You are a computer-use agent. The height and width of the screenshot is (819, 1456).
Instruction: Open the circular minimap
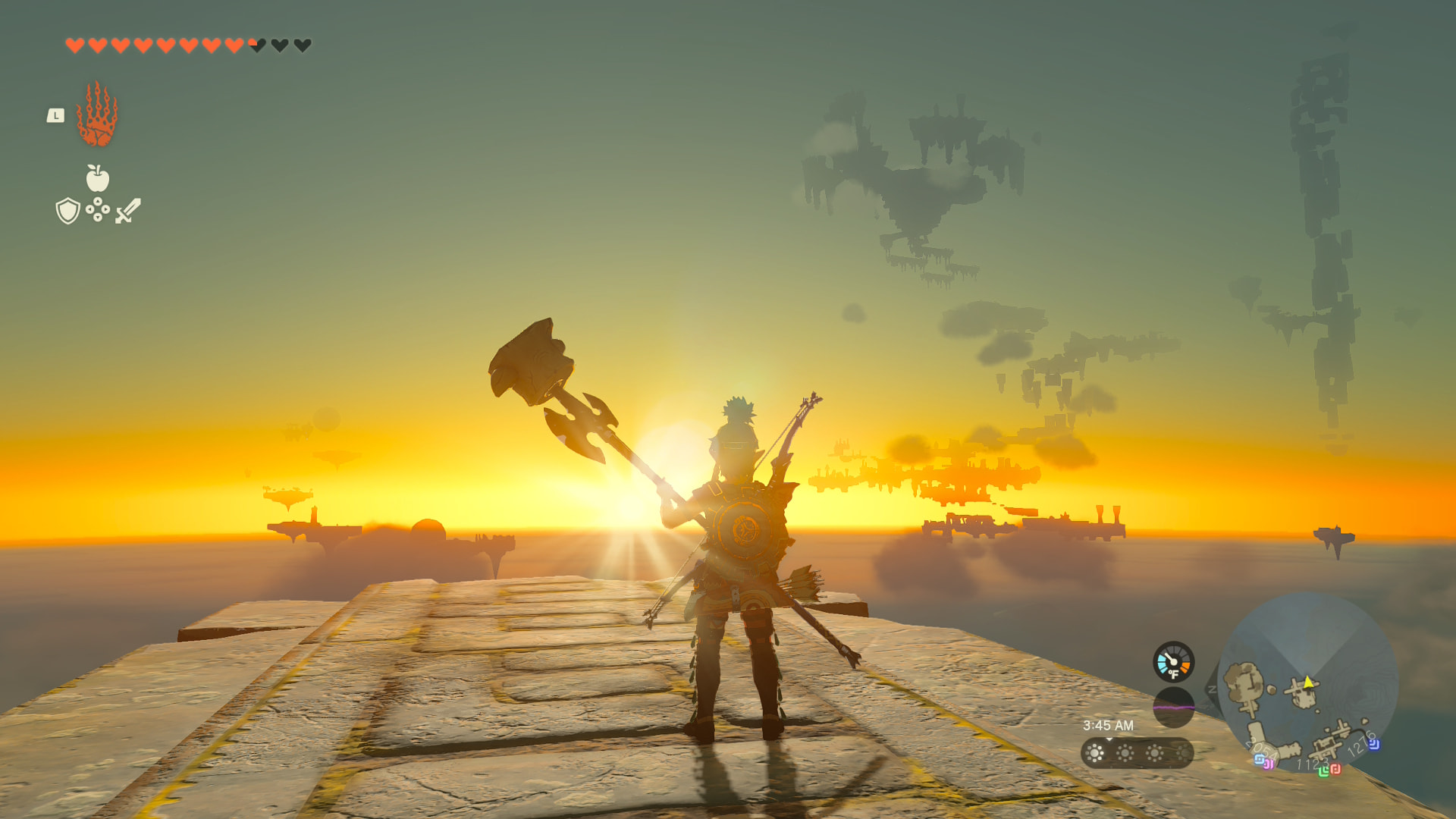(x=1307, y=682)
